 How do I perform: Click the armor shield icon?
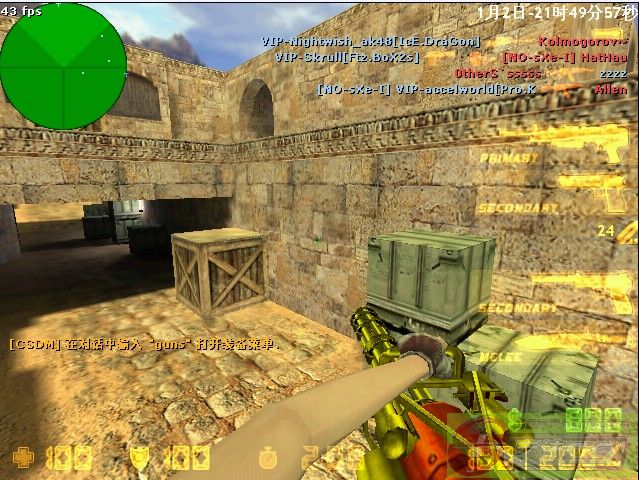[142, 459]
